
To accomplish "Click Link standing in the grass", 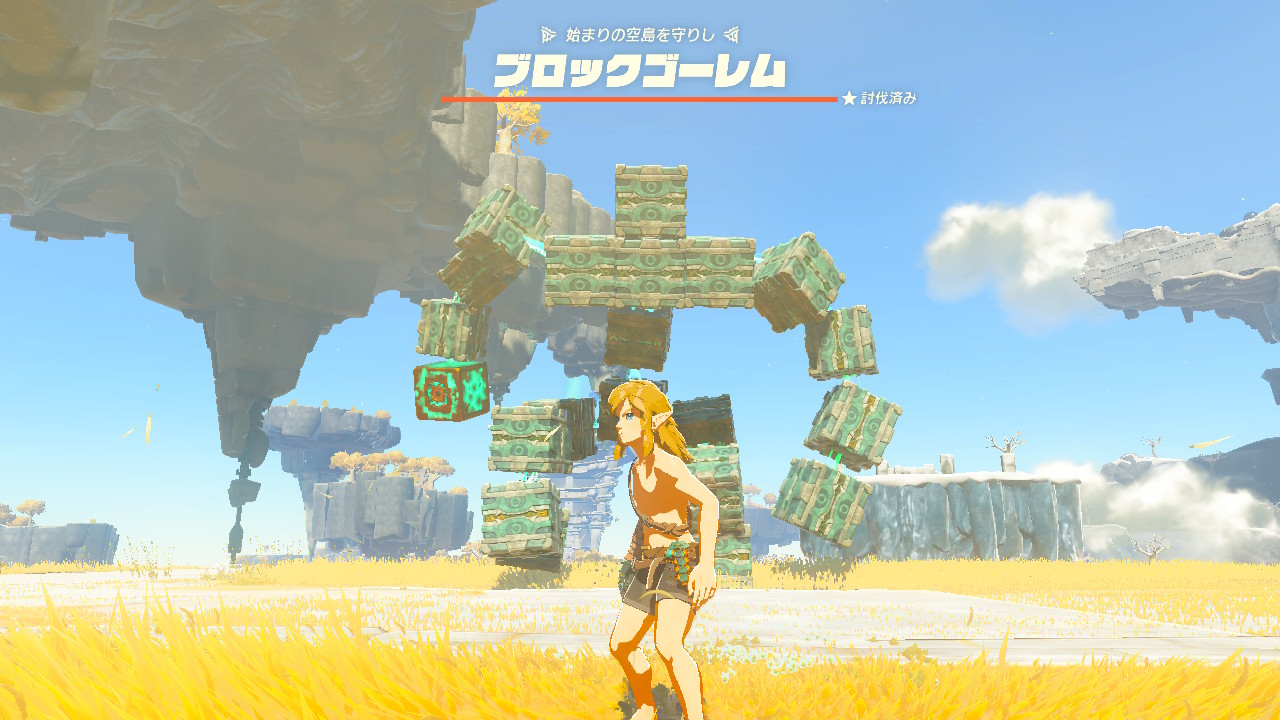I will point(650,520).
